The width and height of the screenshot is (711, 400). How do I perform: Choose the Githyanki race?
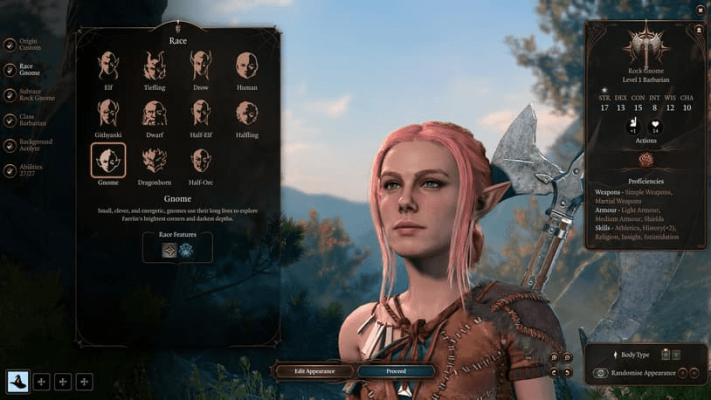[108, 113]
